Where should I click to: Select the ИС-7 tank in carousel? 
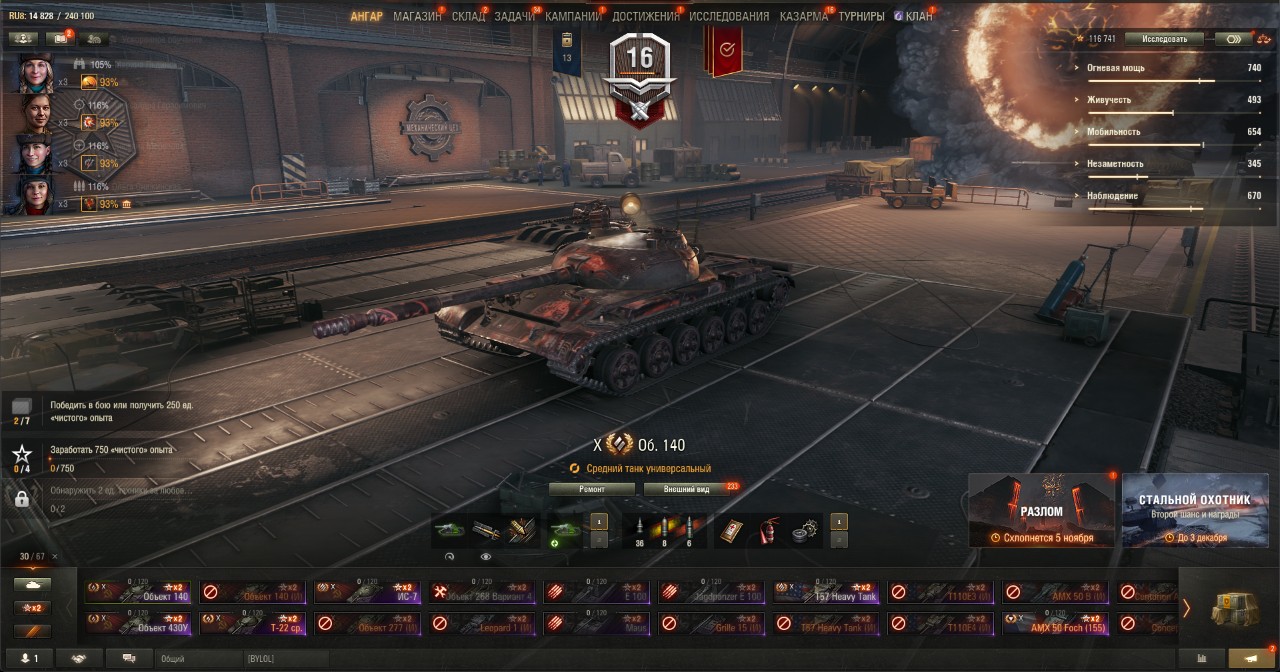point(368,592)
